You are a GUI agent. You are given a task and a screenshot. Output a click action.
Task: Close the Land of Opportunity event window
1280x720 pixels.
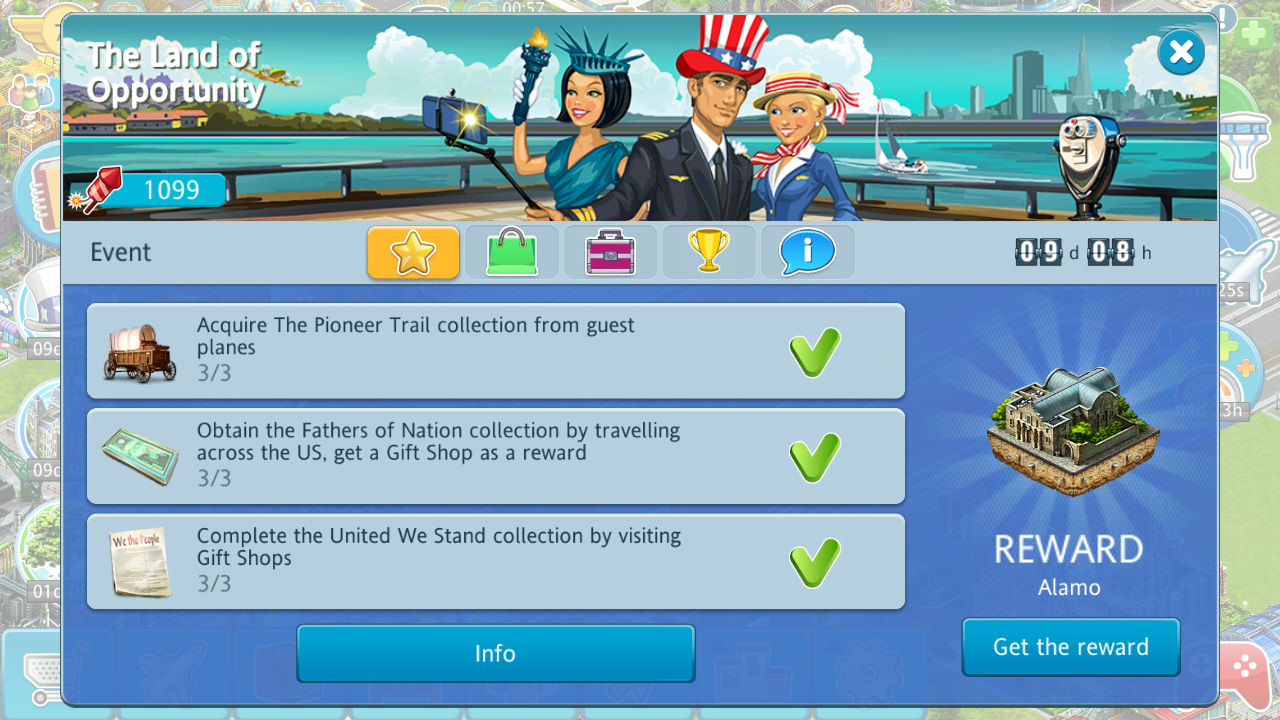tap(1181, 52)
